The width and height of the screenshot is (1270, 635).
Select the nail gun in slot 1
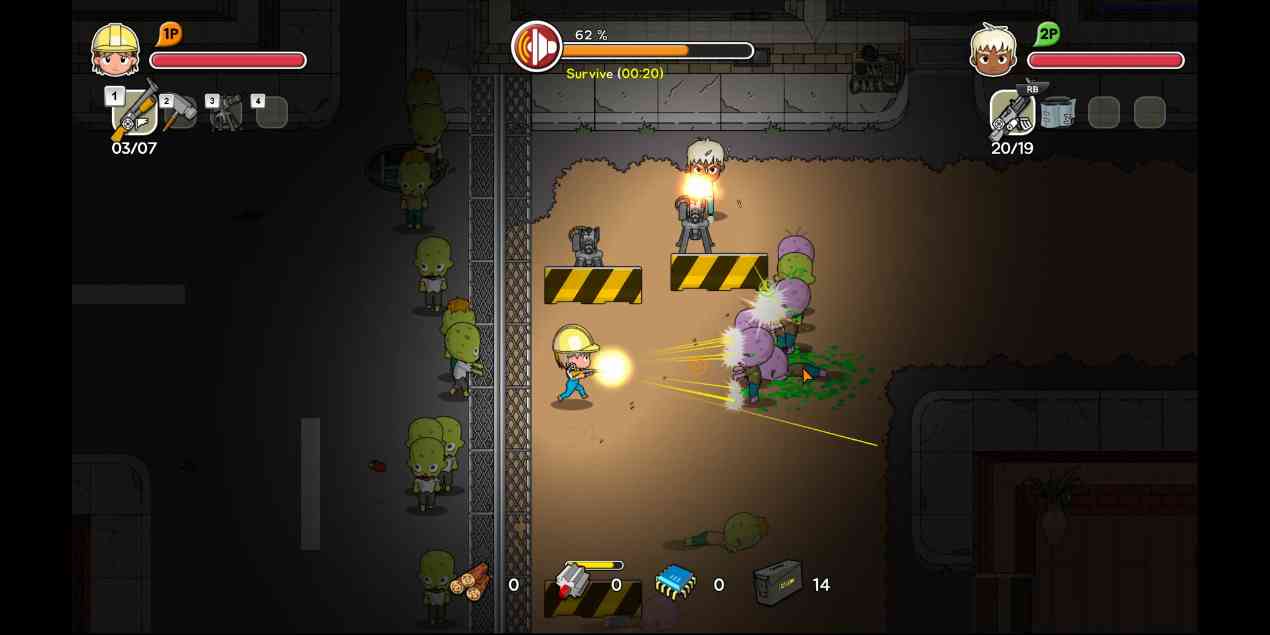point(134,112)
